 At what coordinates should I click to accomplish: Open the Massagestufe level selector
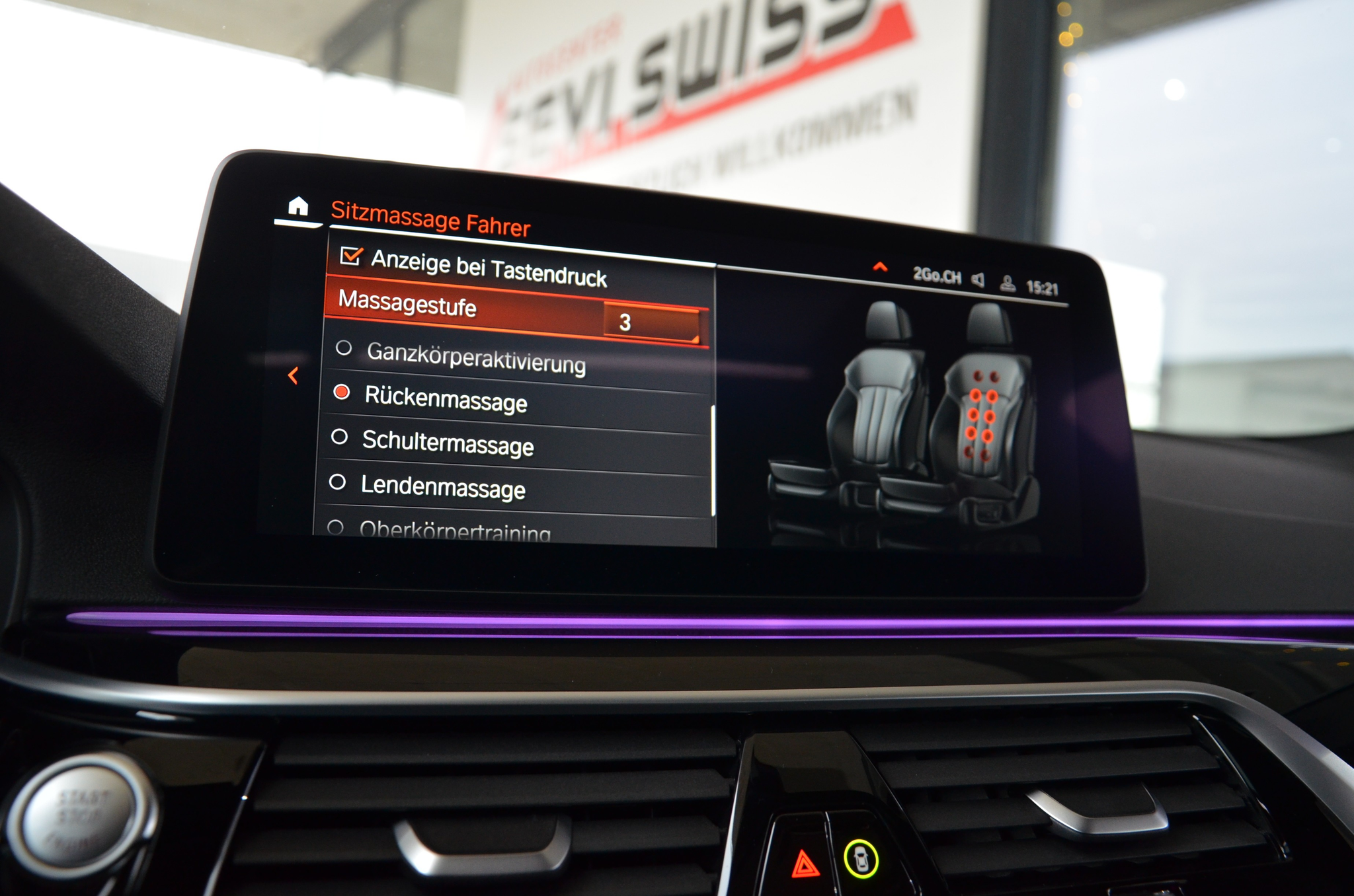[652, 322]
